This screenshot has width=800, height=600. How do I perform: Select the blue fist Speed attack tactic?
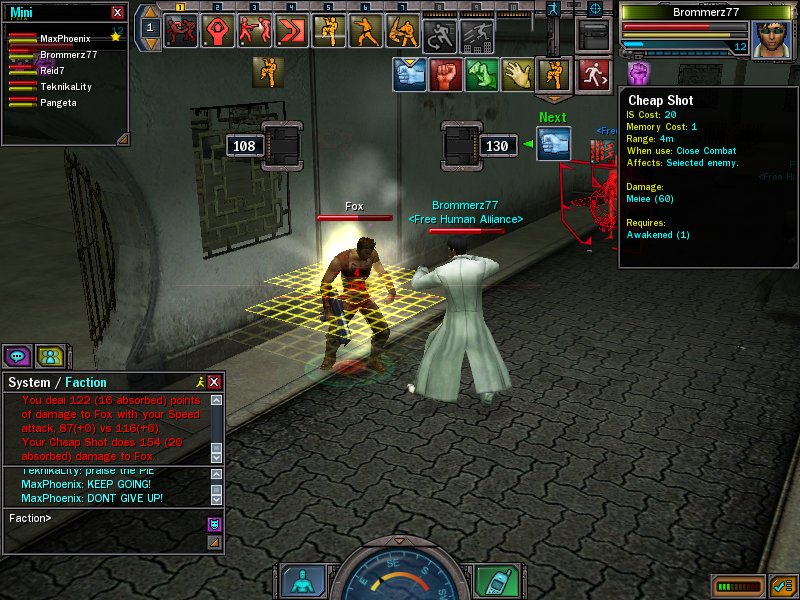[x=409, y=74]
